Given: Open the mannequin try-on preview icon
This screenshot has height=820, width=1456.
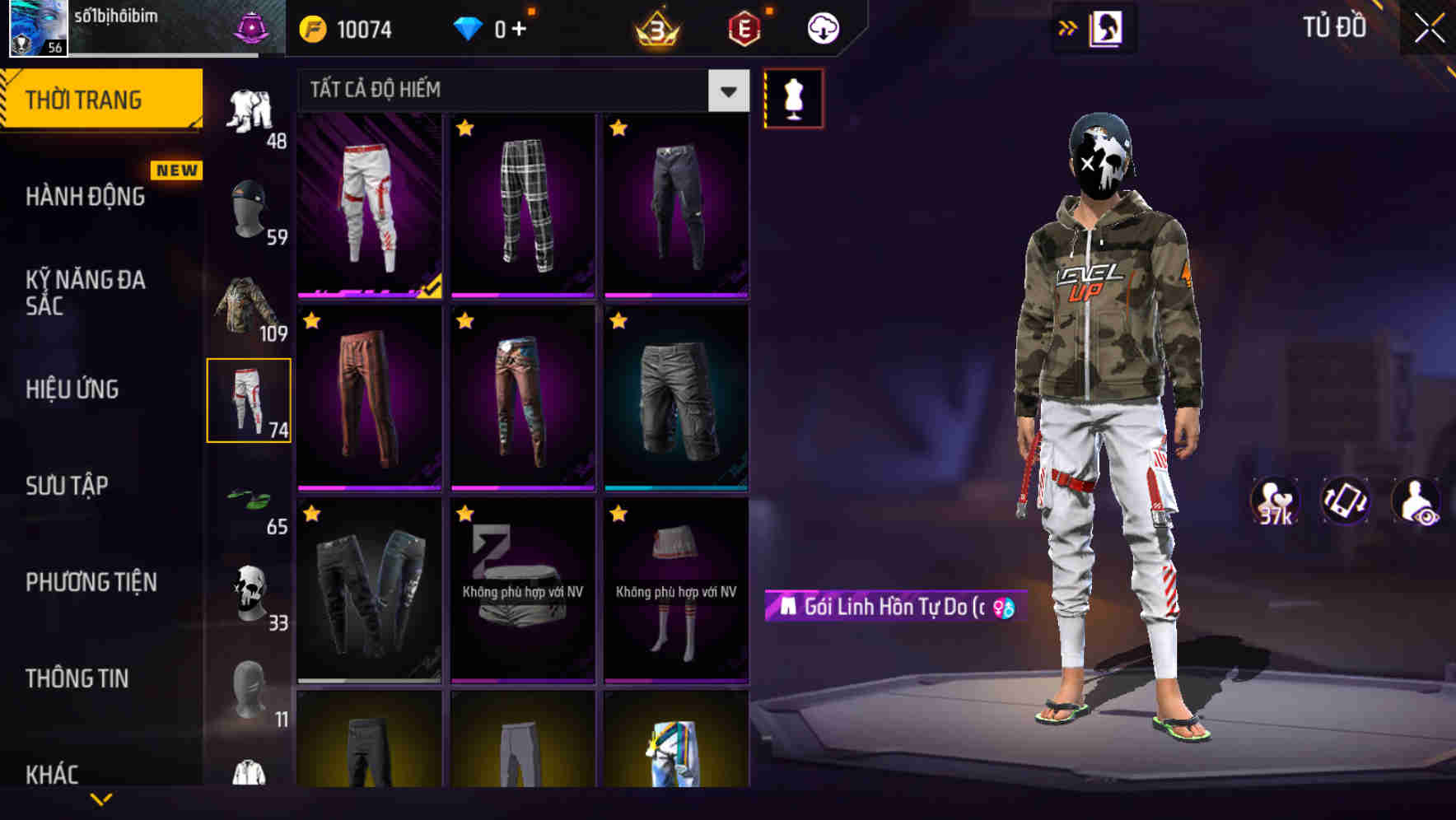Looking at the screenshot, I should tap(793, 97).
